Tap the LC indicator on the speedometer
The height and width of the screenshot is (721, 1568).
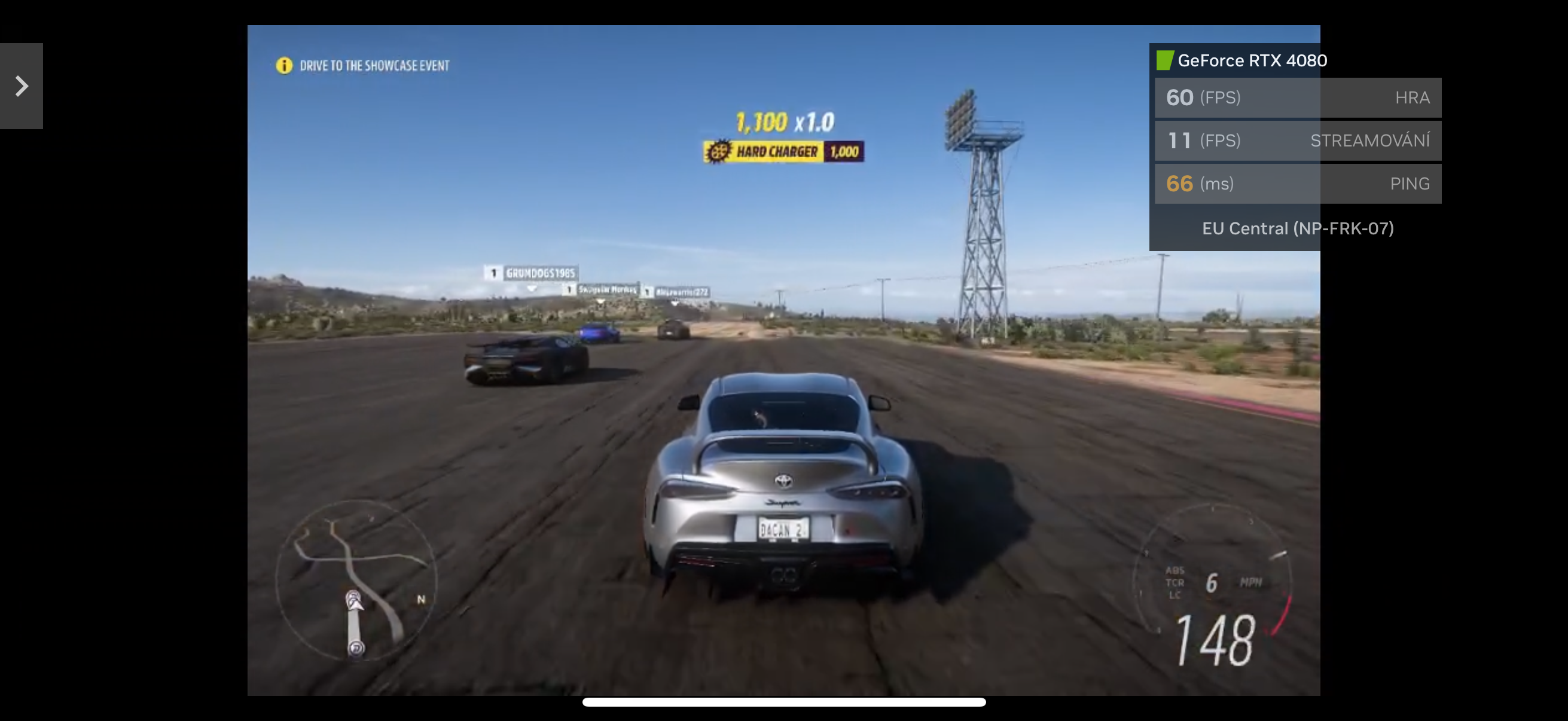(x=1173, y=594)
